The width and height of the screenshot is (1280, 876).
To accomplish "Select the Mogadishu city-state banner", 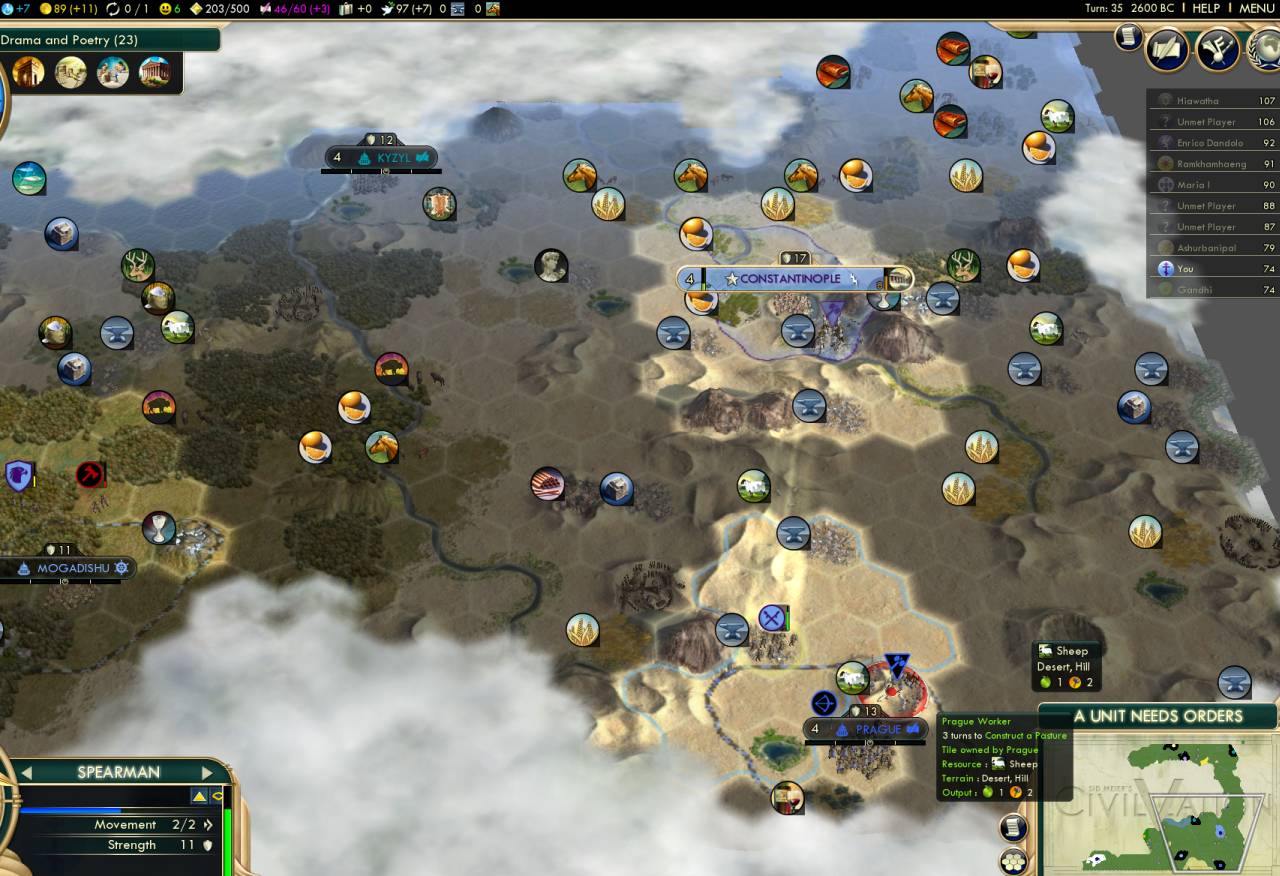I will tap(70, 568).
